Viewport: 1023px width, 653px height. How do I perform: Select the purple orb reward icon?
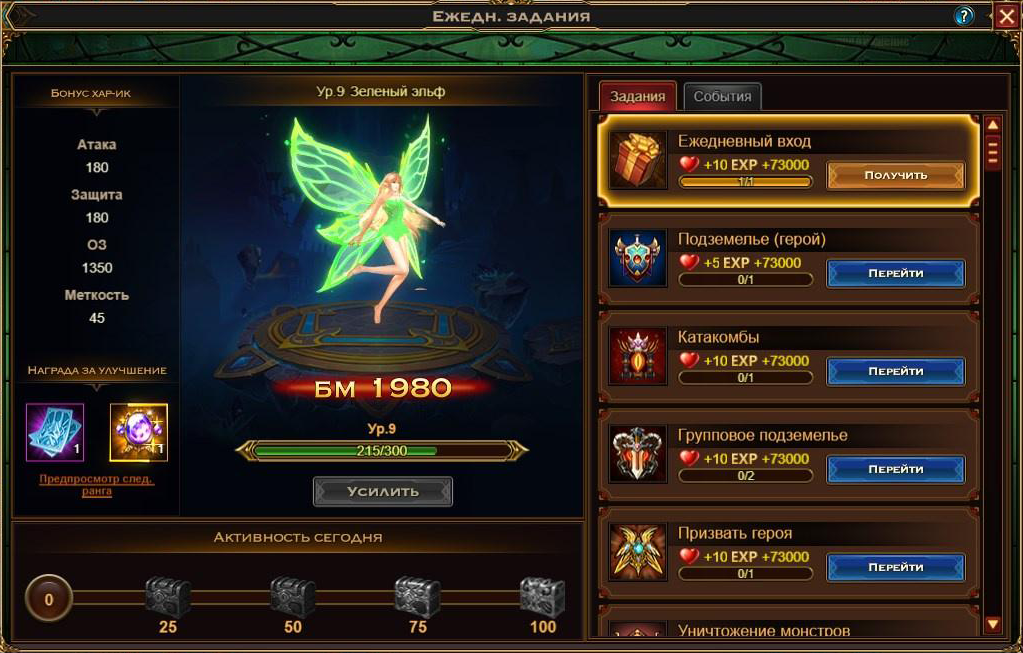(x=138, y=432)
